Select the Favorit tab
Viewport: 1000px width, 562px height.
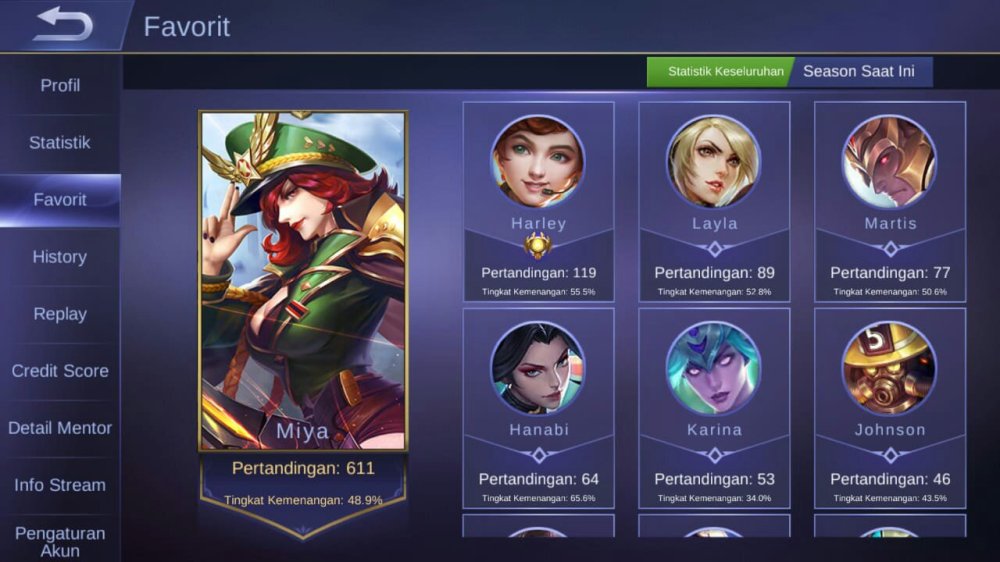click(x=60, y=200)
